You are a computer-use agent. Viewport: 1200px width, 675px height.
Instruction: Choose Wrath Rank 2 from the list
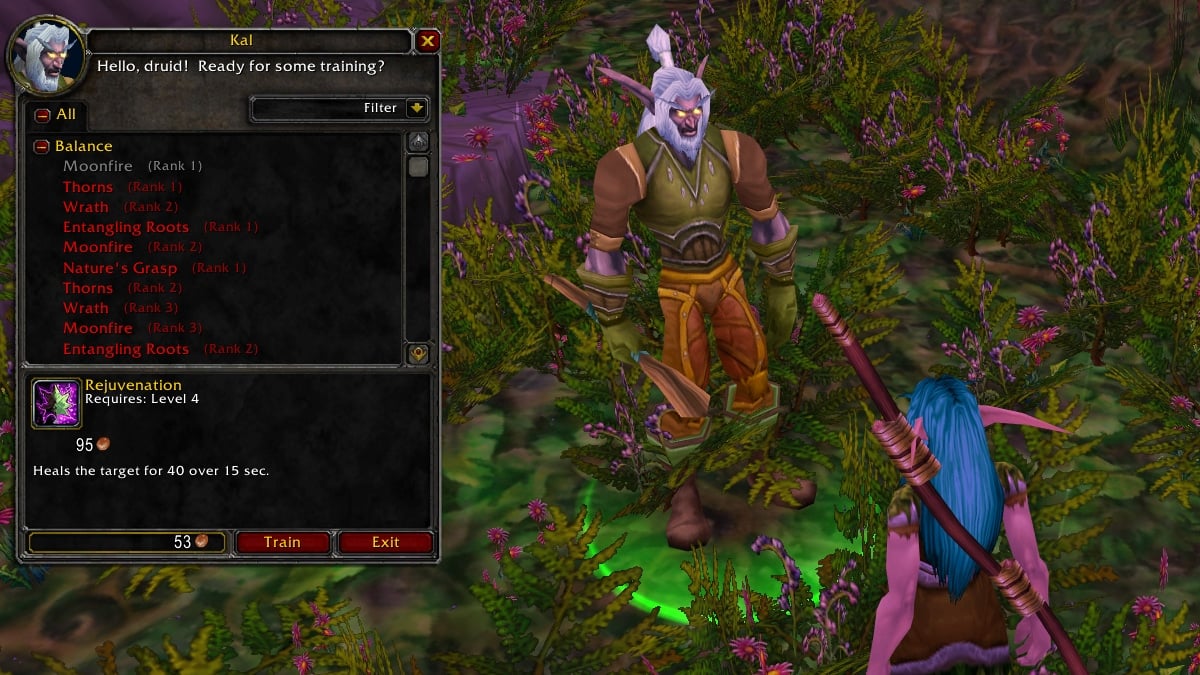[86, 207]
